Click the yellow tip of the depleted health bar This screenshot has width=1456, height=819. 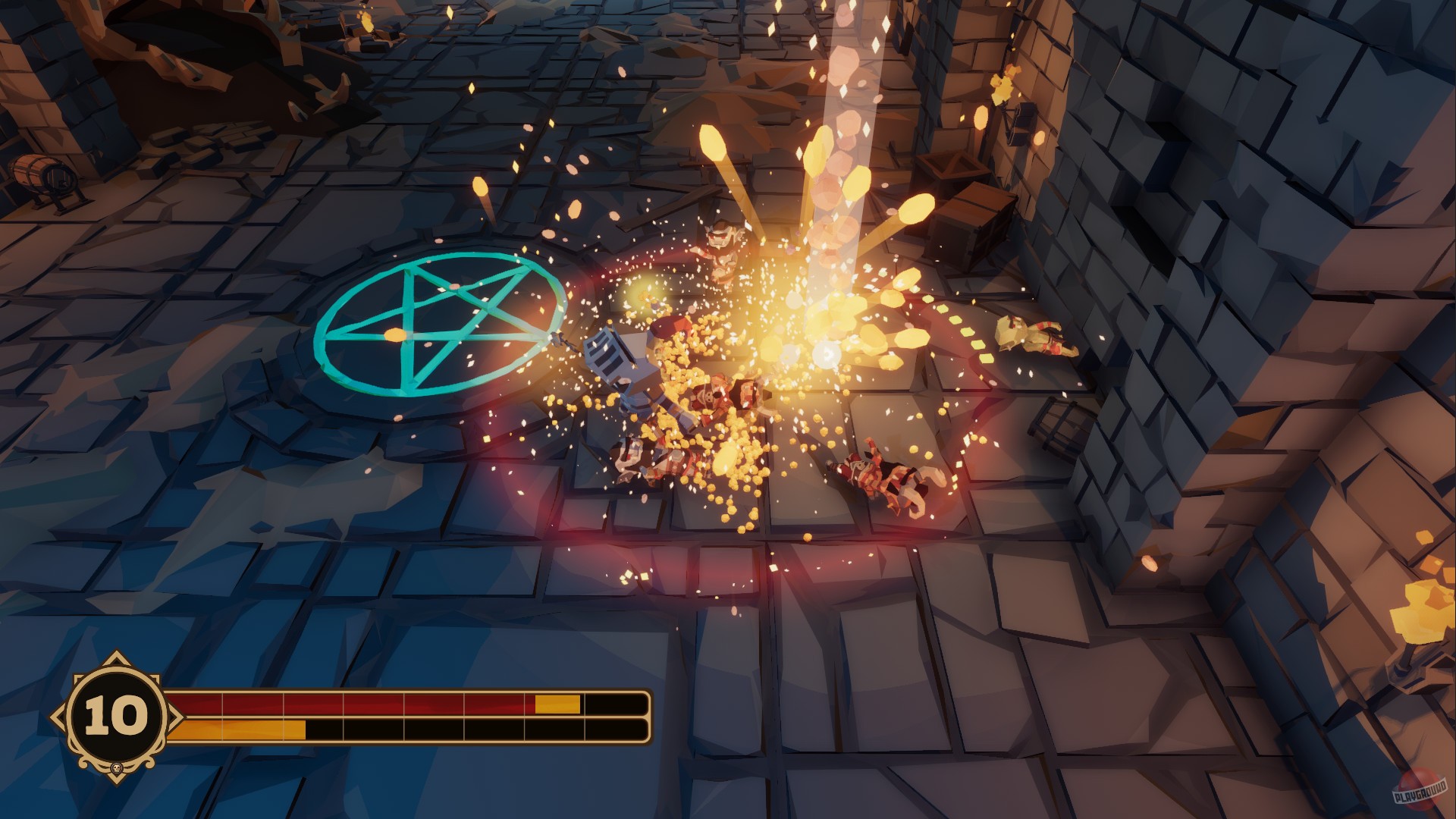coord(559,705)
